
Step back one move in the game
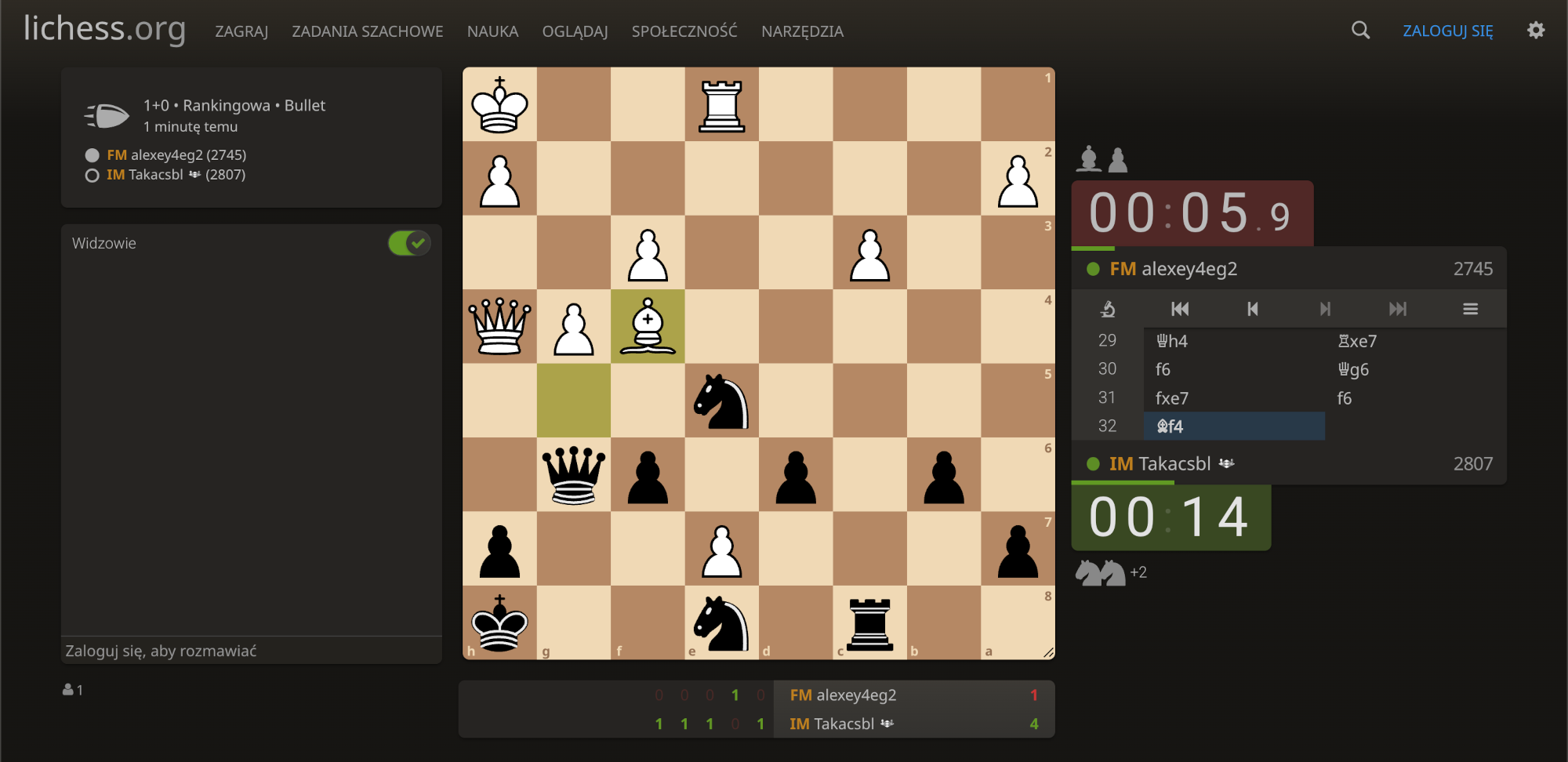pyautogui.click(x=1253, y=309)
